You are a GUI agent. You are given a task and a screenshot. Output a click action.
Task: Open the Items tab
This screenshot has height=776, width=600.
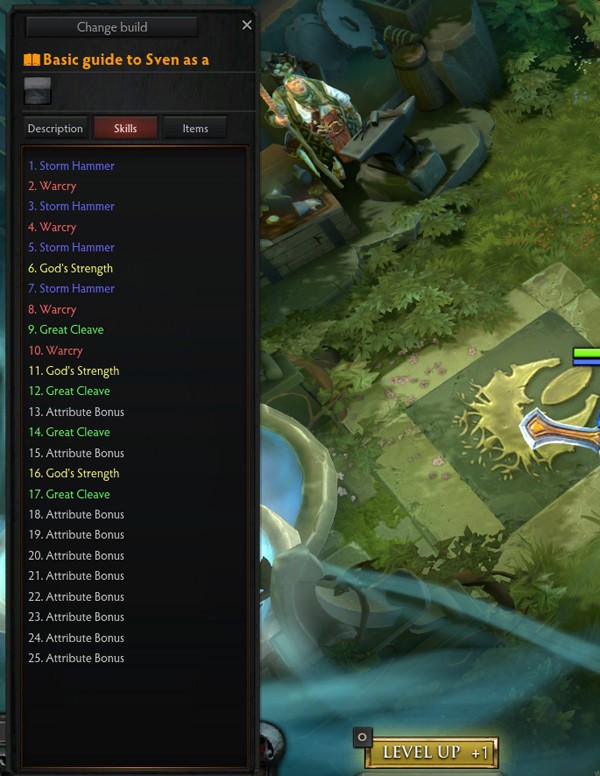coord(195,128)
